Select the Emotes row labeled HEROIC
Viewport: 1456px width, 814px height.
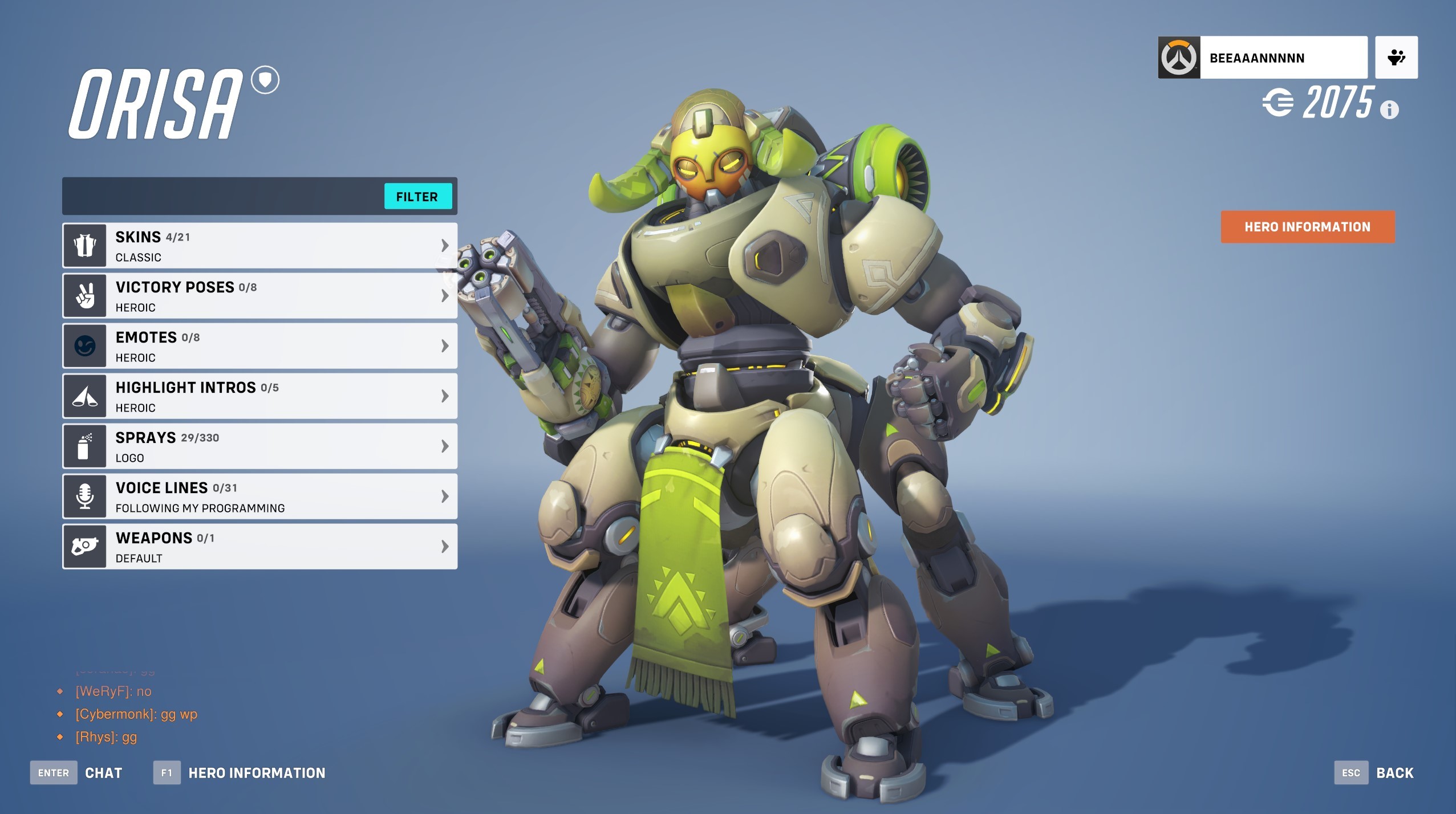coord(259,345)
